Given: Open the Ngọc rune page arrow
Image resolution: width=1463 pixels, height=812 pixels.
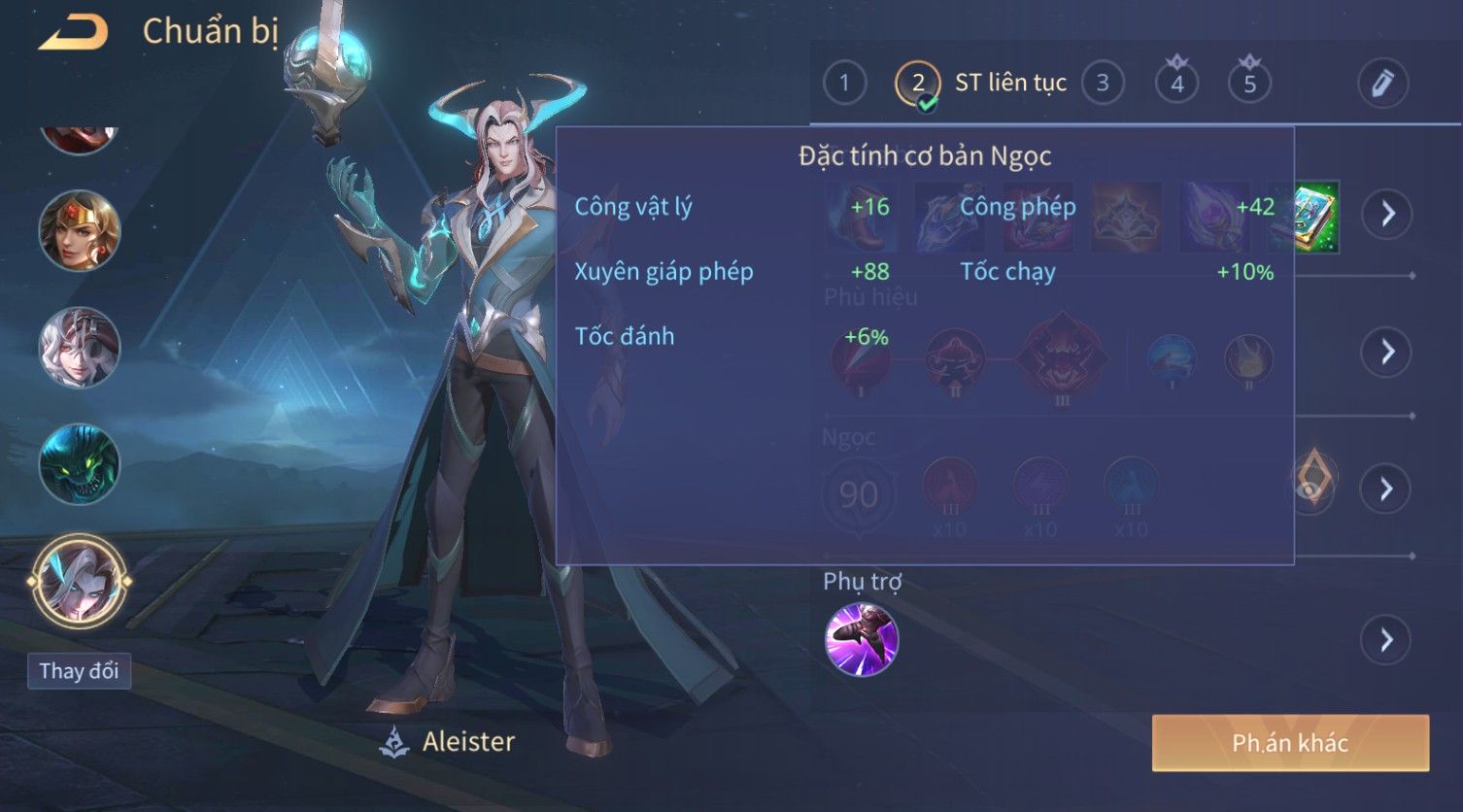Looking at the screenshot, I should tap(1387, 489).
